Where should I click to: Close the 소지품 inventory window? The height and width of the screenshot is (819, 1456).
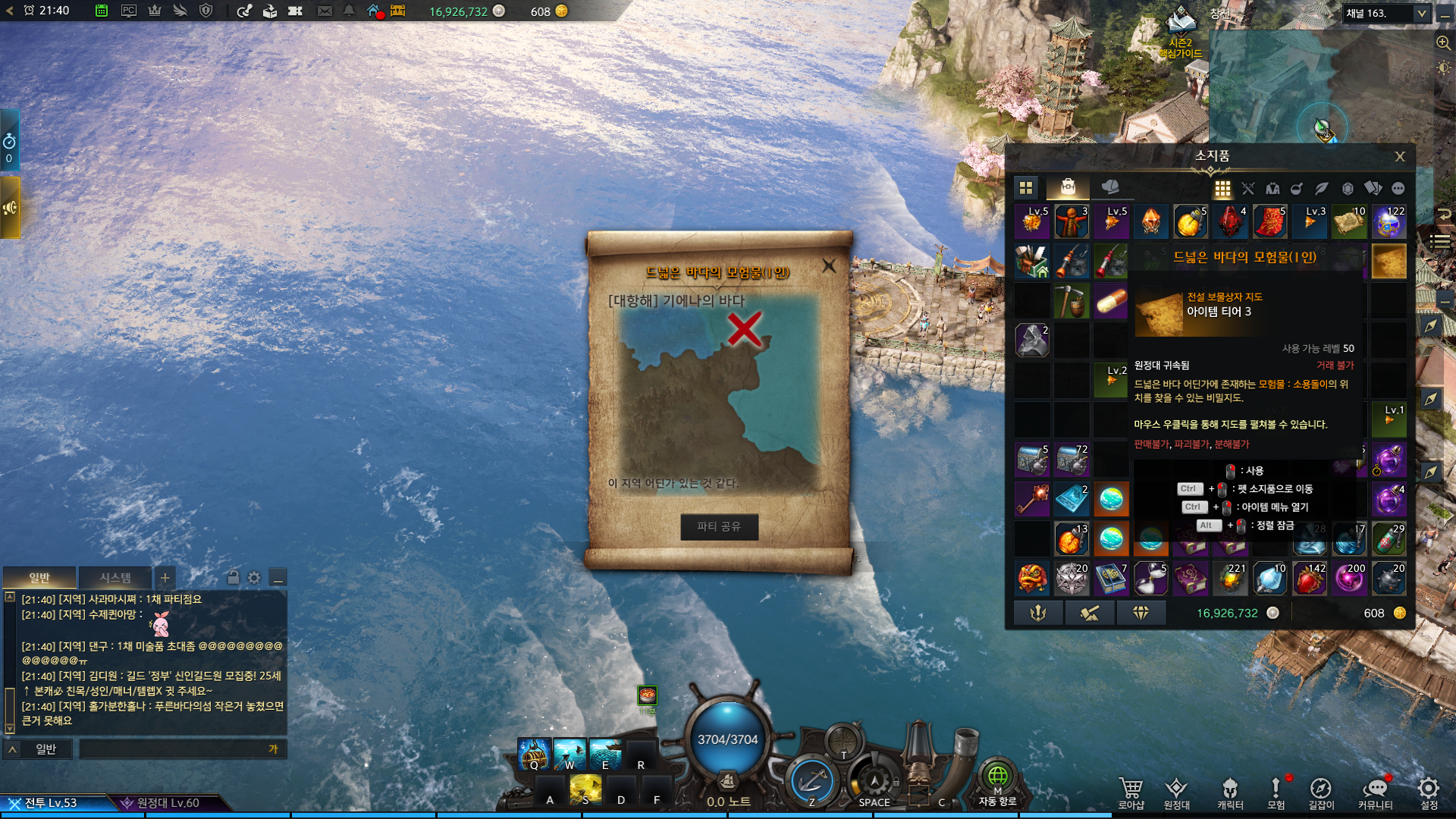1400,156
